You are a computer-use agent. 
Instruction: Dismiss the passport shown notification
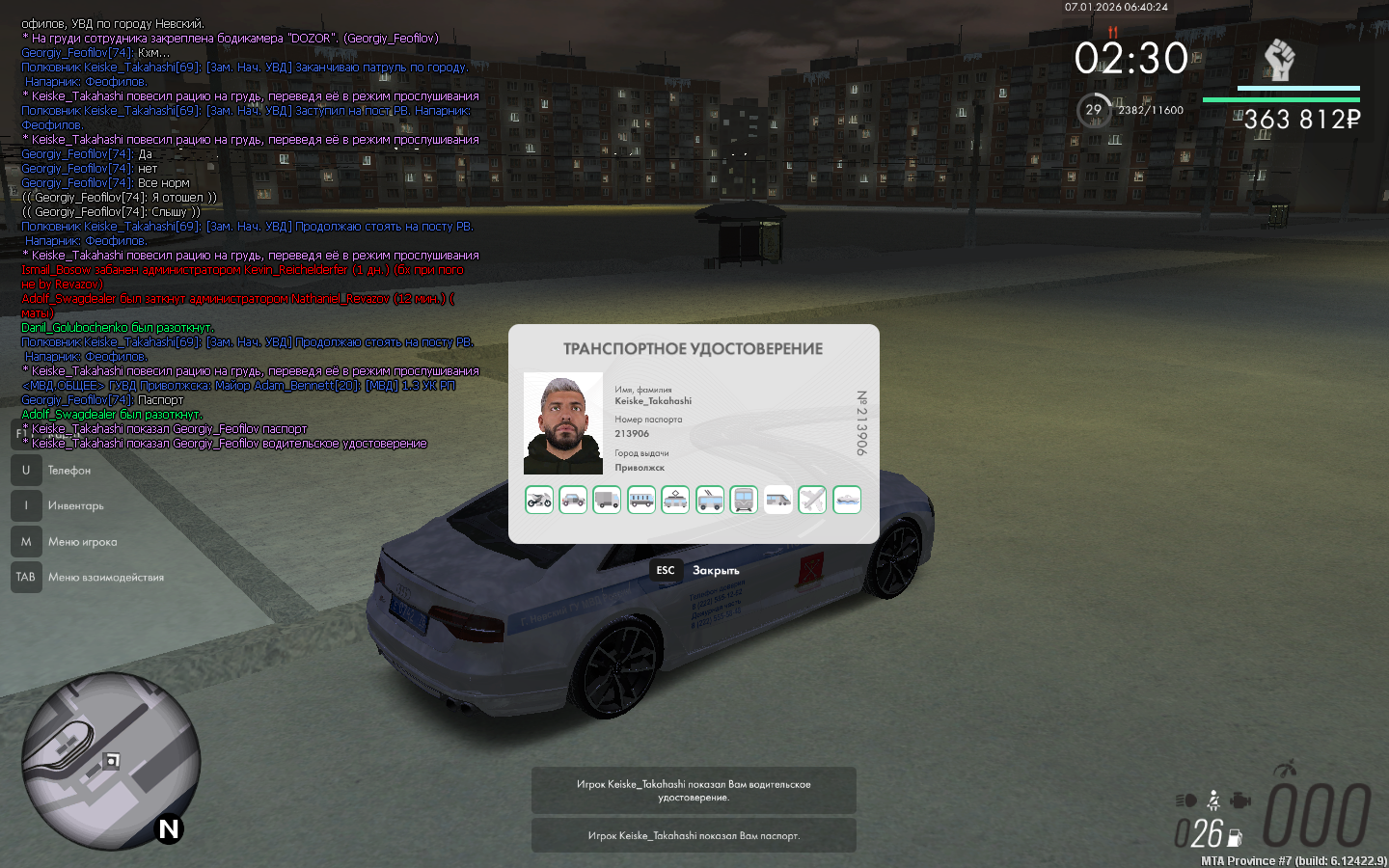(x=694, y=835)
